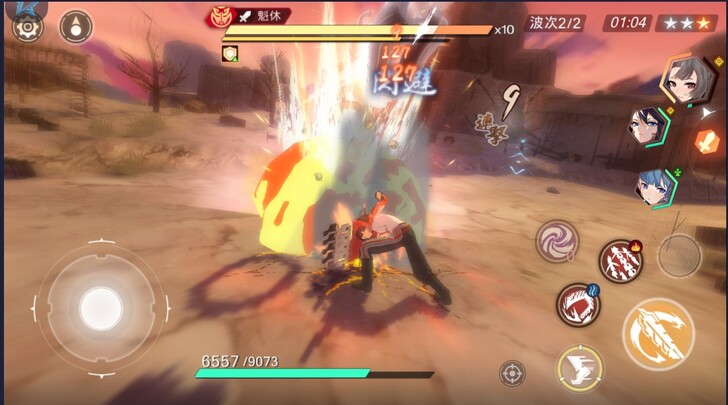
Task: Switch to the dark-haired character portrait
Action: click(646, 127)
